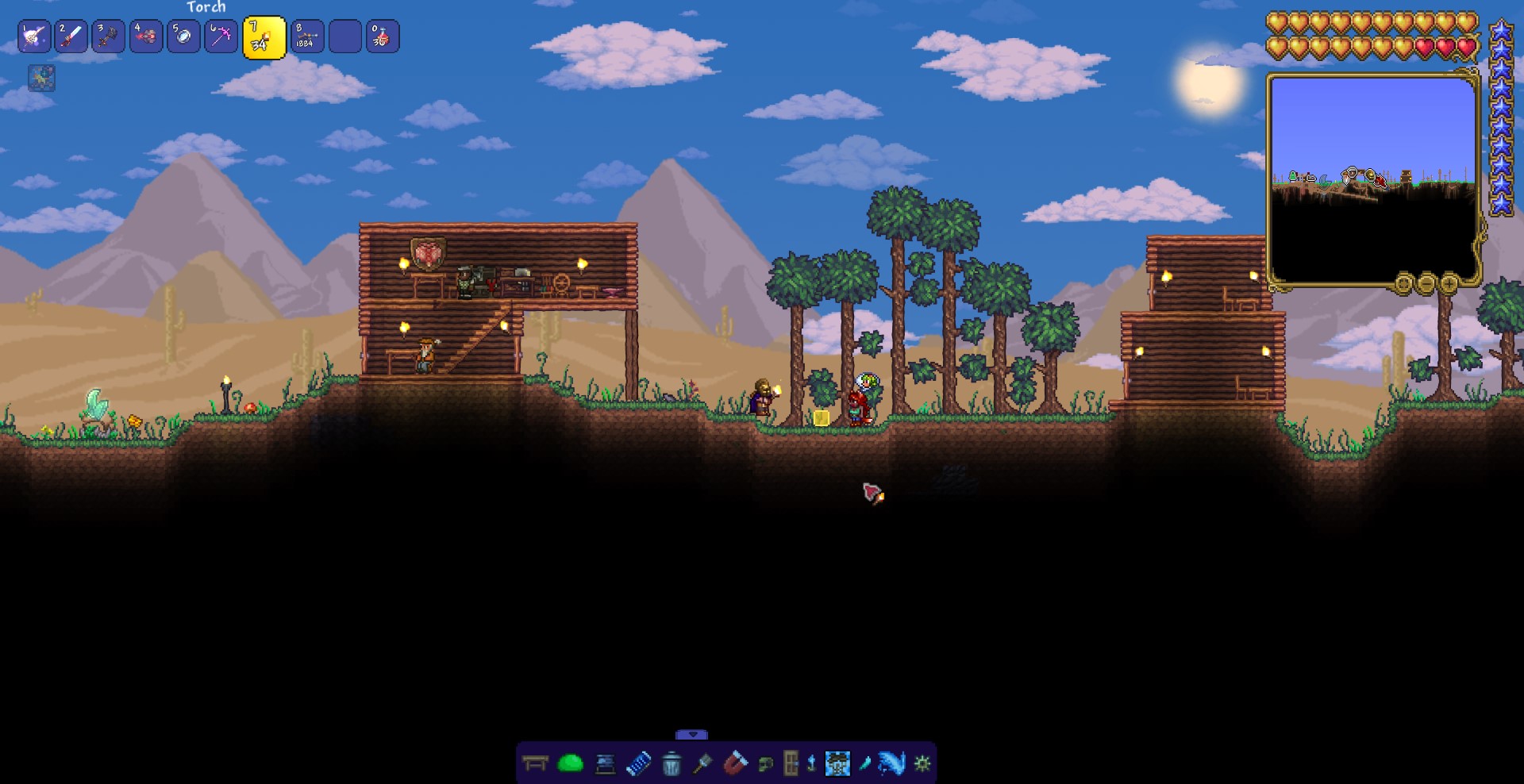Select the gun with 1884 ammo
This screenshot has width=1524, height=784.
[x=307, y=37]
